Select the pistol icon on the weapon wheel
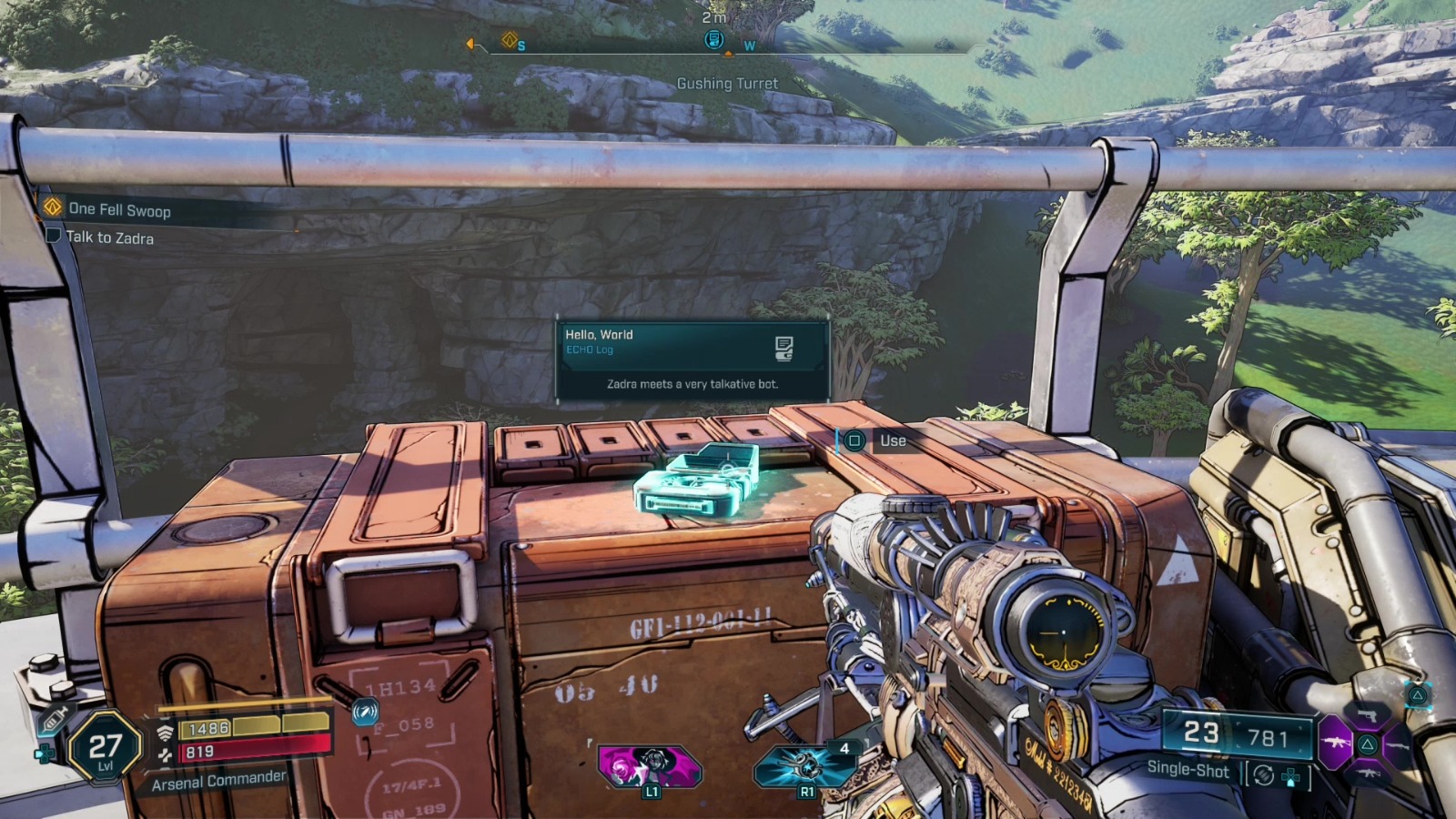The height and width of the screenshot is (819, 1456). (1367, 716)
